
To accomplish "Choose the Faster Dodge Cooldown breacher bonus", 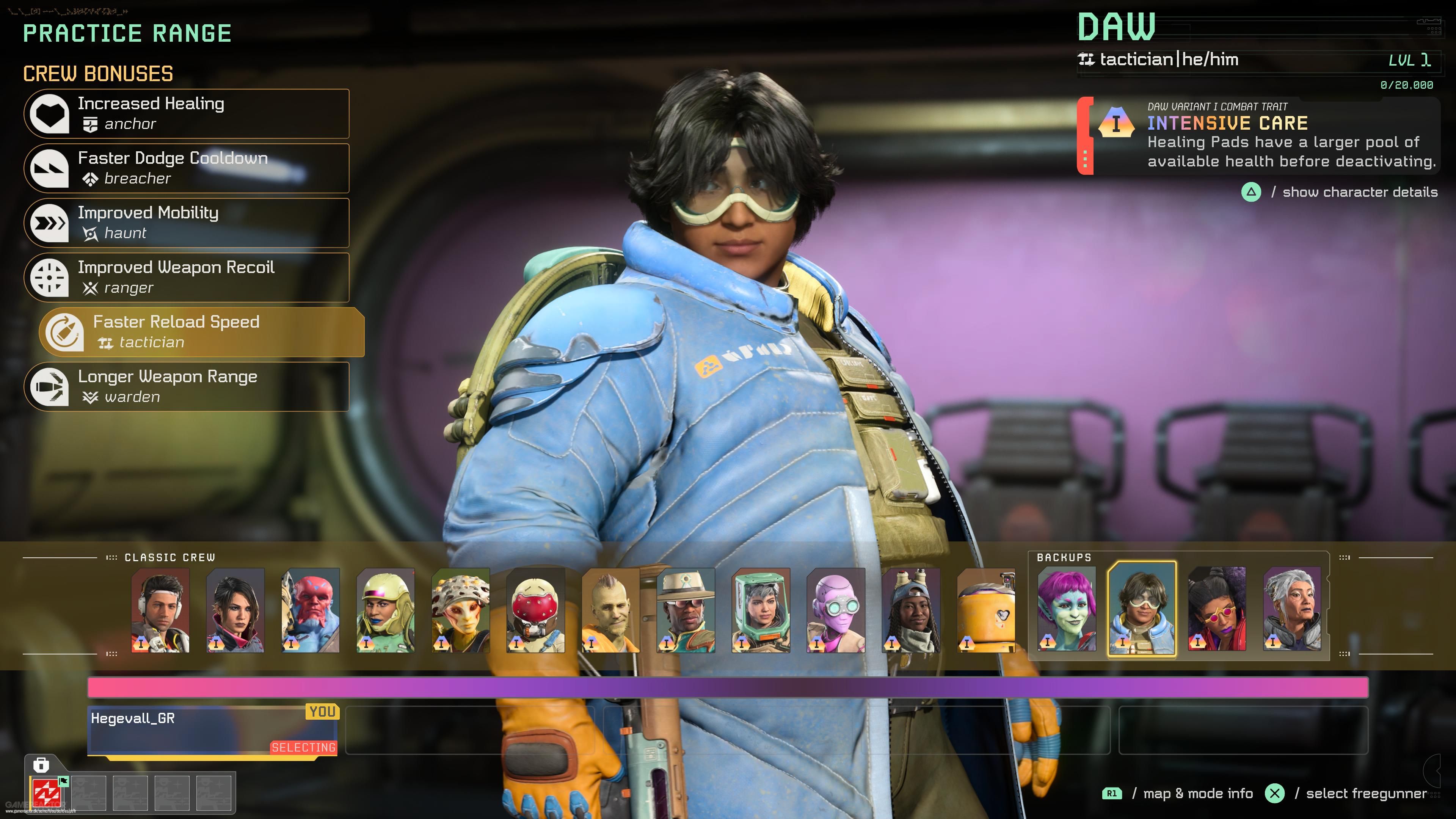I will pos(187,168).
